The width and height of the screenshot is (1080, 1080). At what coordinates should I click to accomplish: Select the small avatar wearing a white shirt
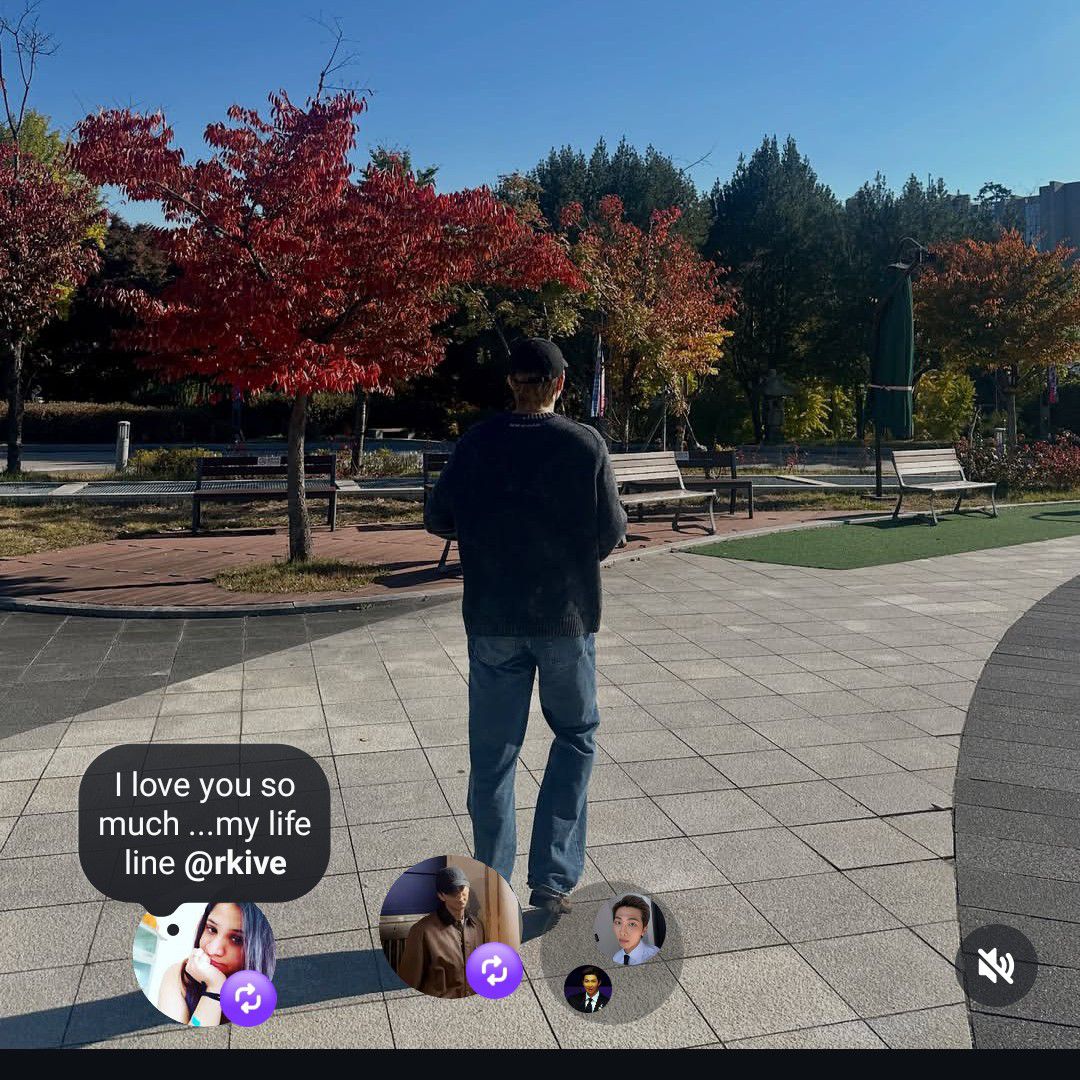[x=627, y=929]
